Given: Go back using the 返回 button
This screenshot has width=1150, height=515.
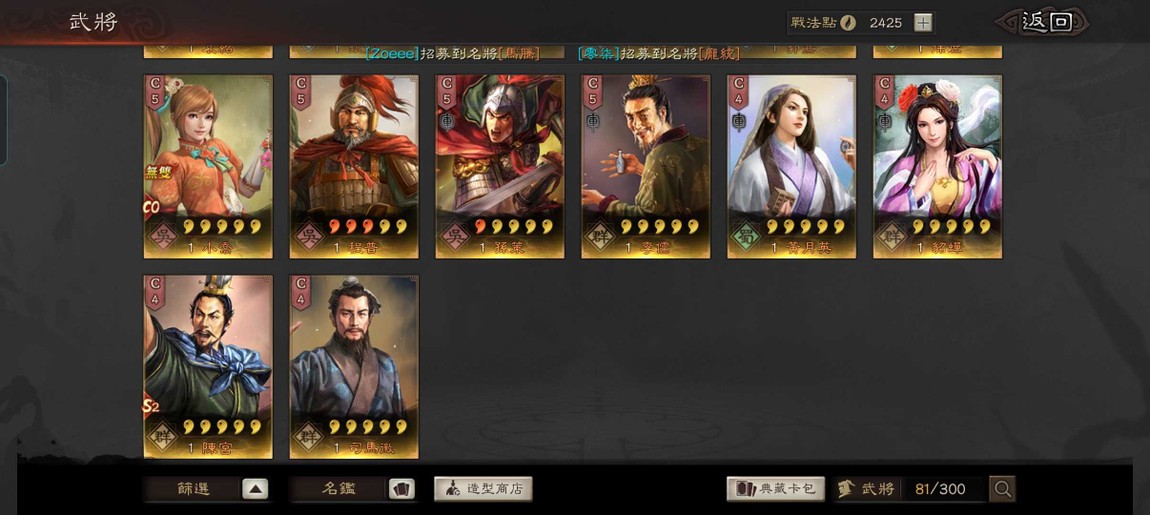Looking at the screenshot, I should (1045, 22).
